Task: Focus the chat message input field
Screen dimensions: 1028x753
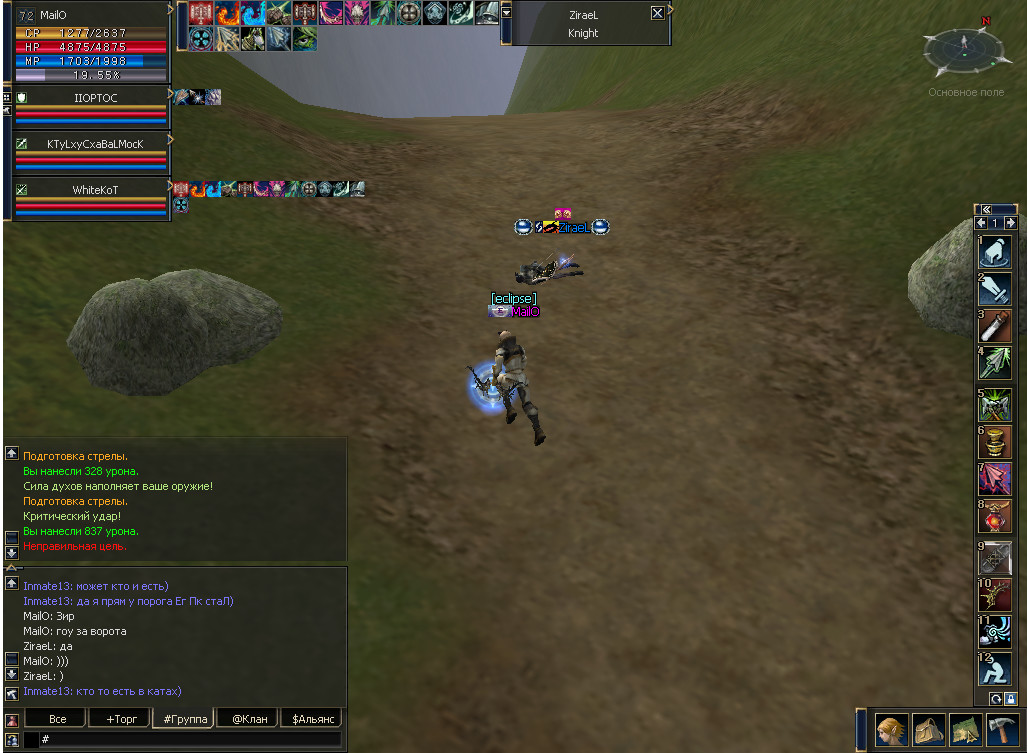Action: (190, 739)
